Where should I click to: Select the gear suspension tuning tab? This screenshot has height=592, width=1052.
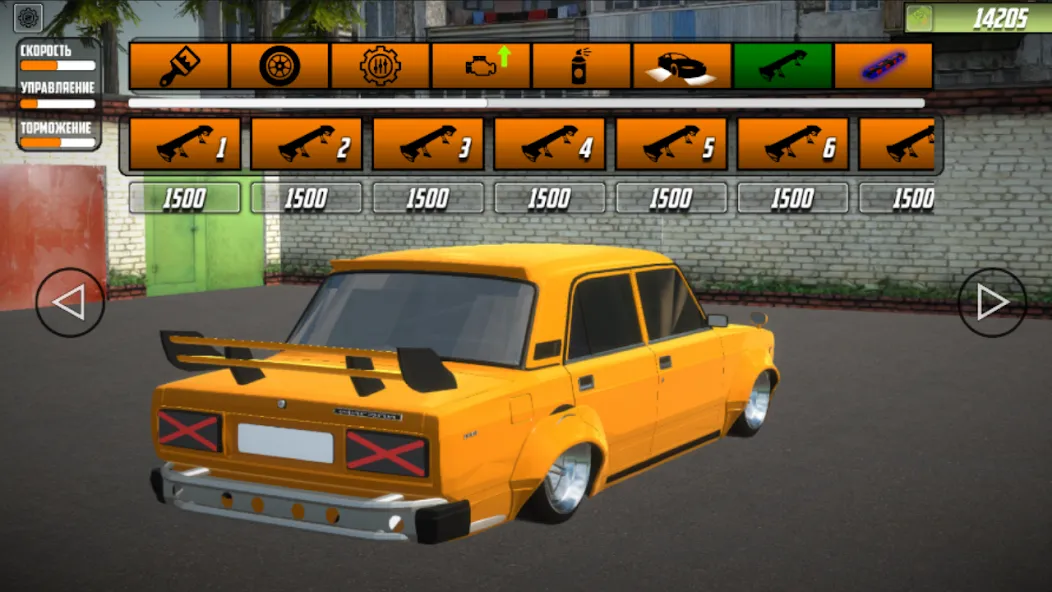tap(380, 66)
